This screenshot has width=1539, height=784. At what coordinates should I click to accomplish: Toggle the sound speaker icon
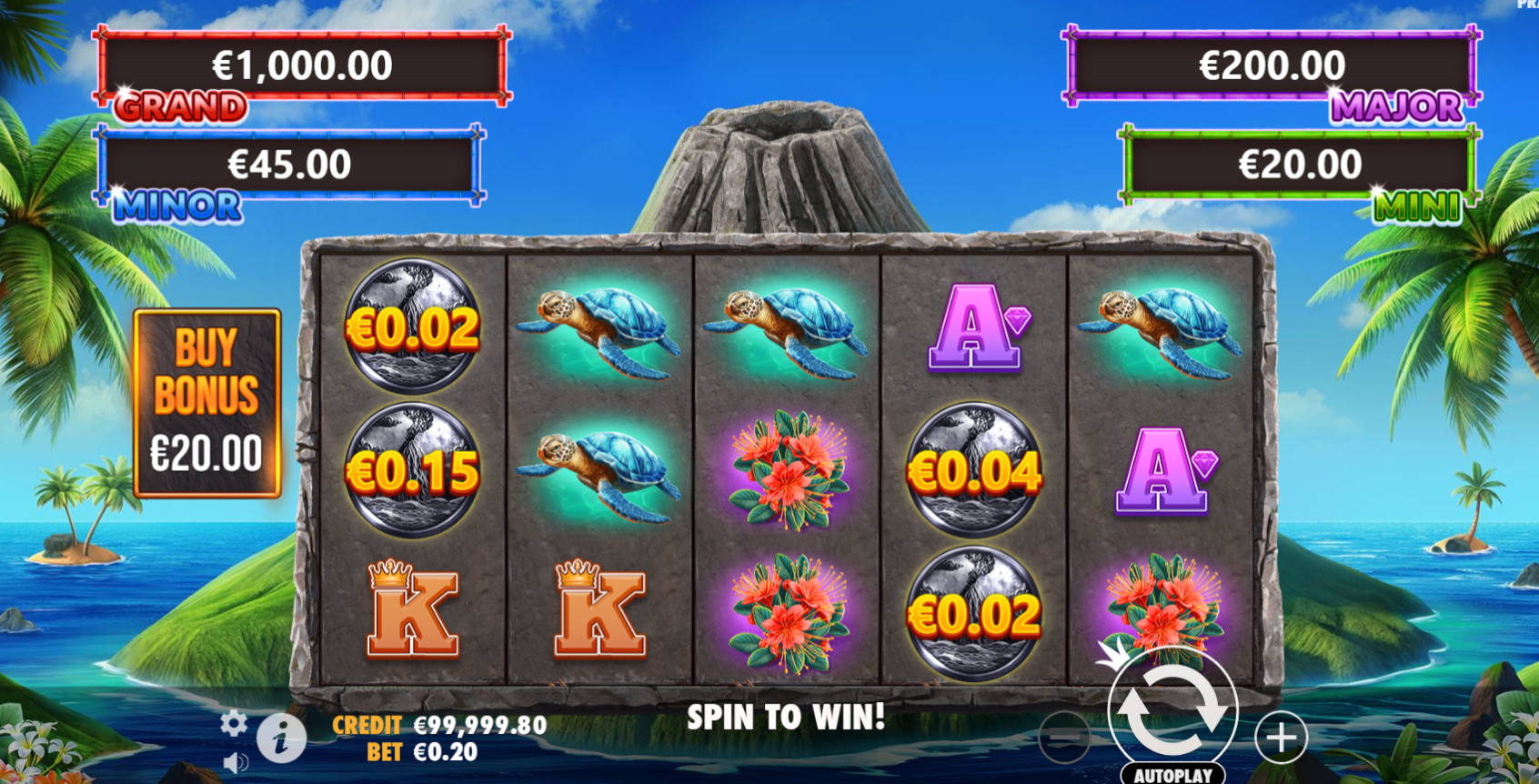click(235, 762)
